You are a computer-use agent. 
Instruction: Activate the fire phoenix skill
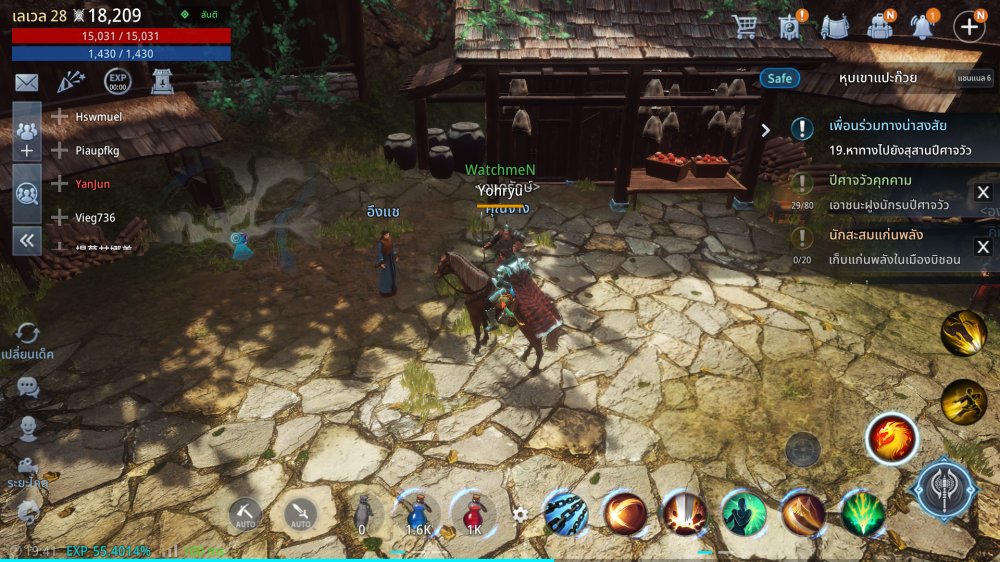(x=891, y=439)
